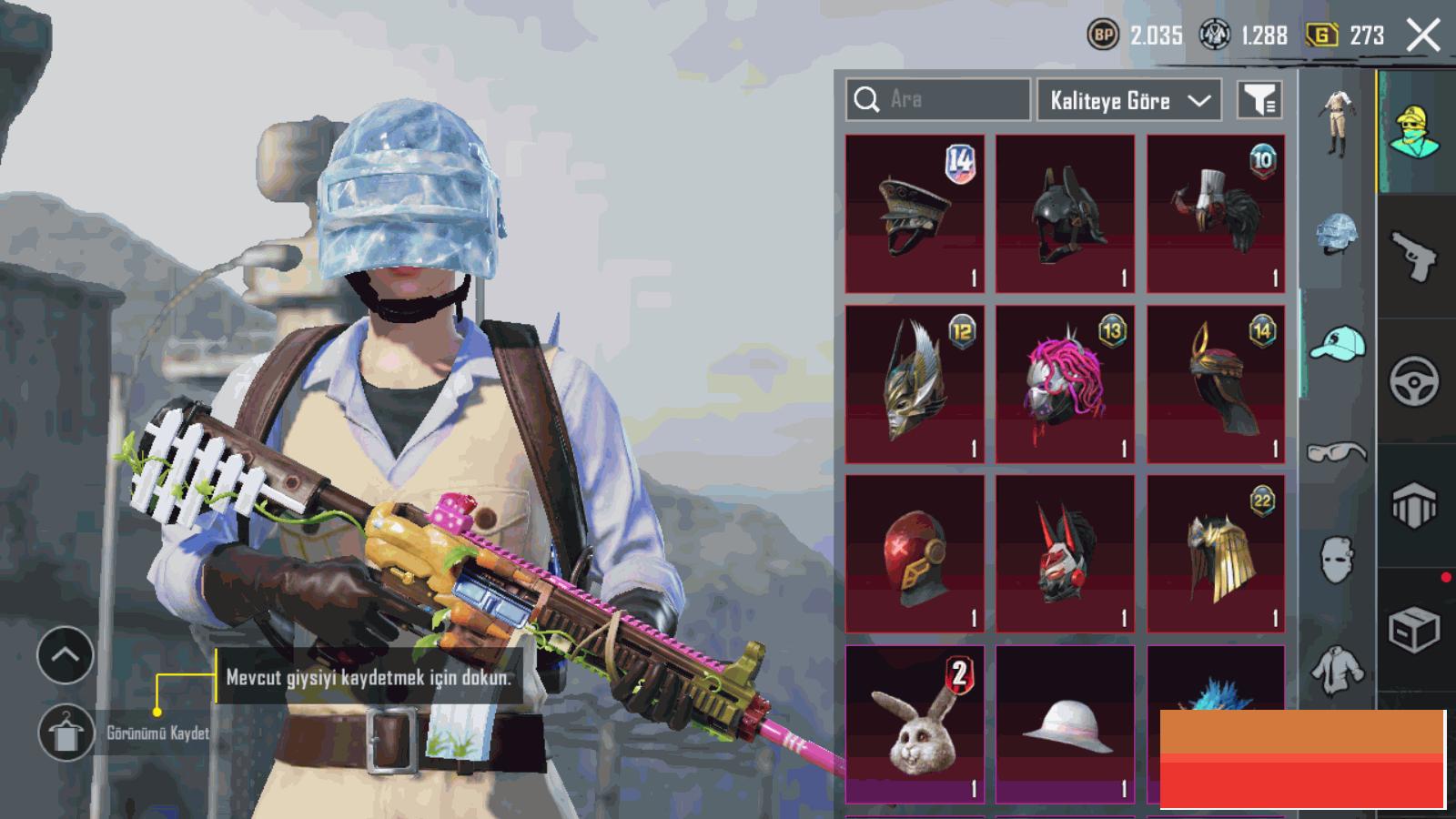Open the crate box tab
Viewport: 1456px width, 819px height.
(x=1414, y=628)
